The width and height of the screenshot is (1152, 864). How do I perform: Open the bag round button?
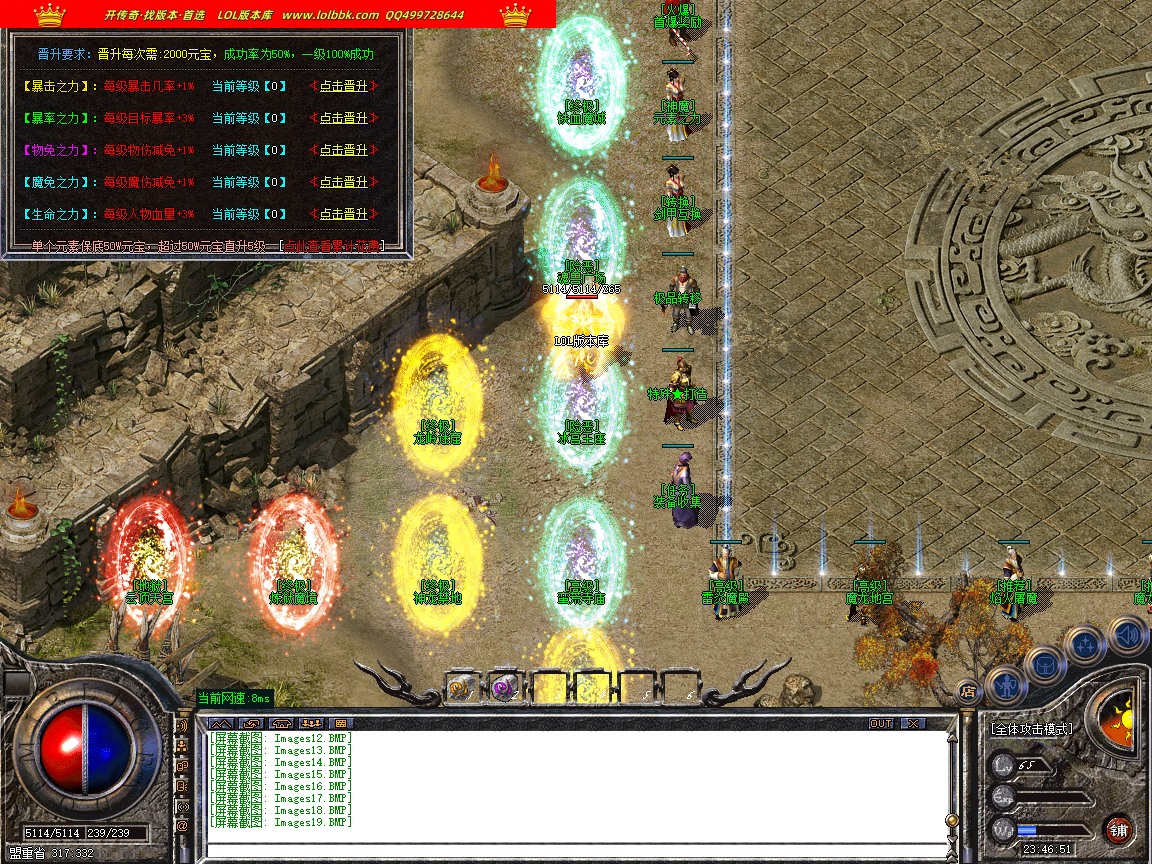tap(1045, 664)
